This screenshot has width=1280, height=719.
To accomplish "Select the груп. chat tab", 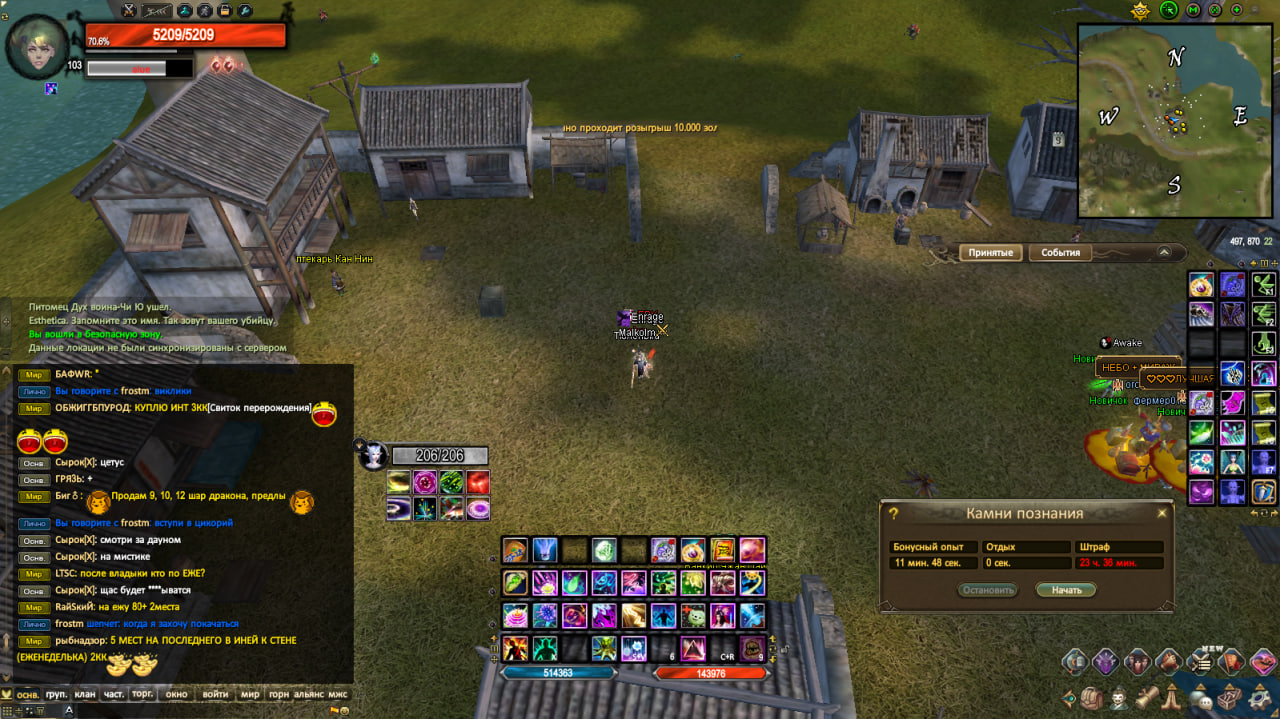I will [56, 694].
